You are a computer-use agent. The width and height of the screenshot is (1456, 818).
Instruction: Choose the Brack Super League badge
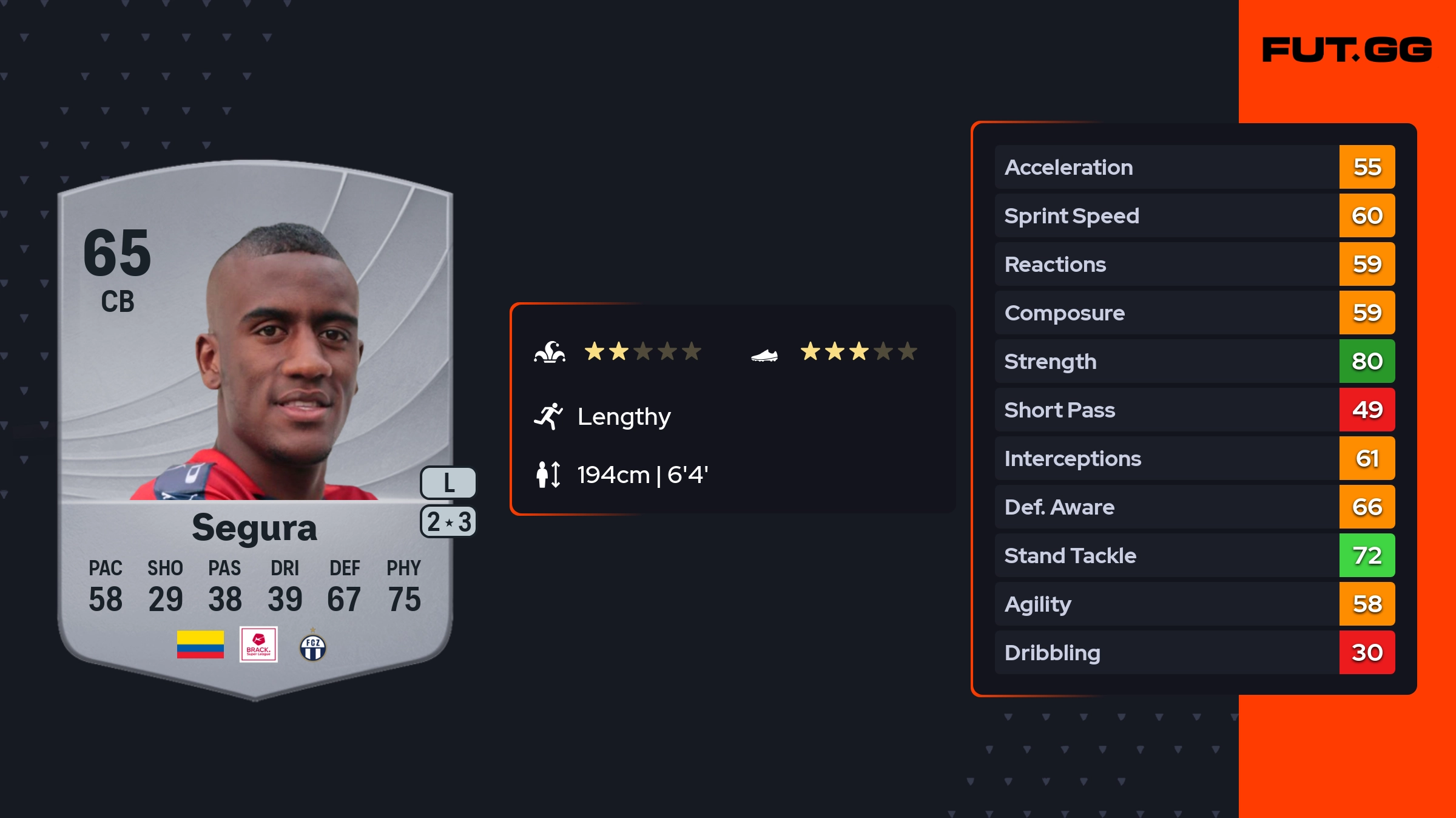tap(258, 644)
